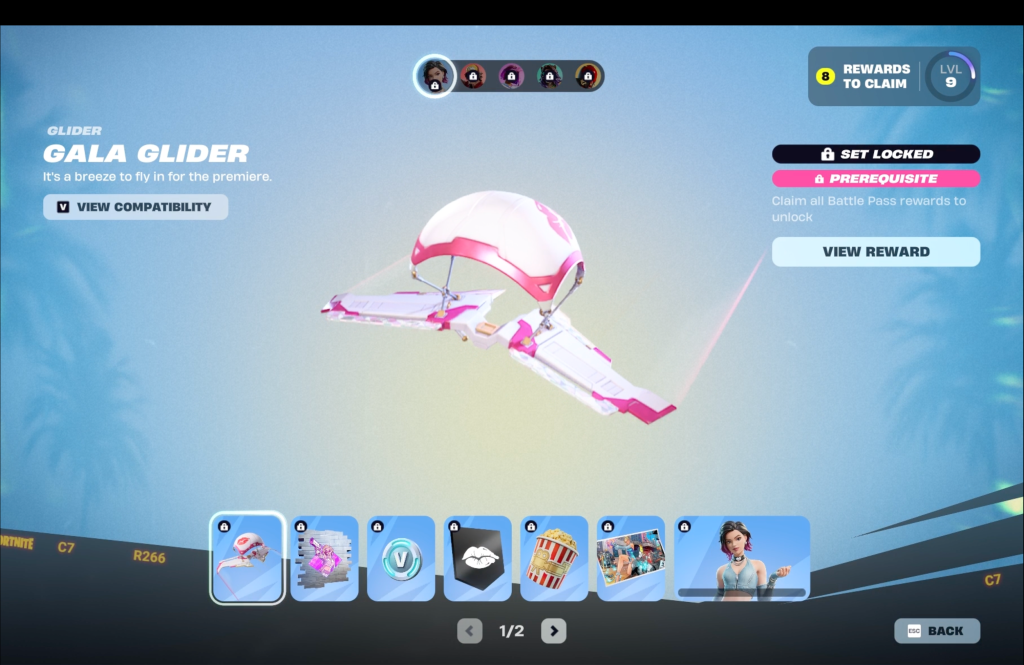This screenshot has height=665, width=1024.
Task: Switch to the teal-background character portrait
Action: 549,76
